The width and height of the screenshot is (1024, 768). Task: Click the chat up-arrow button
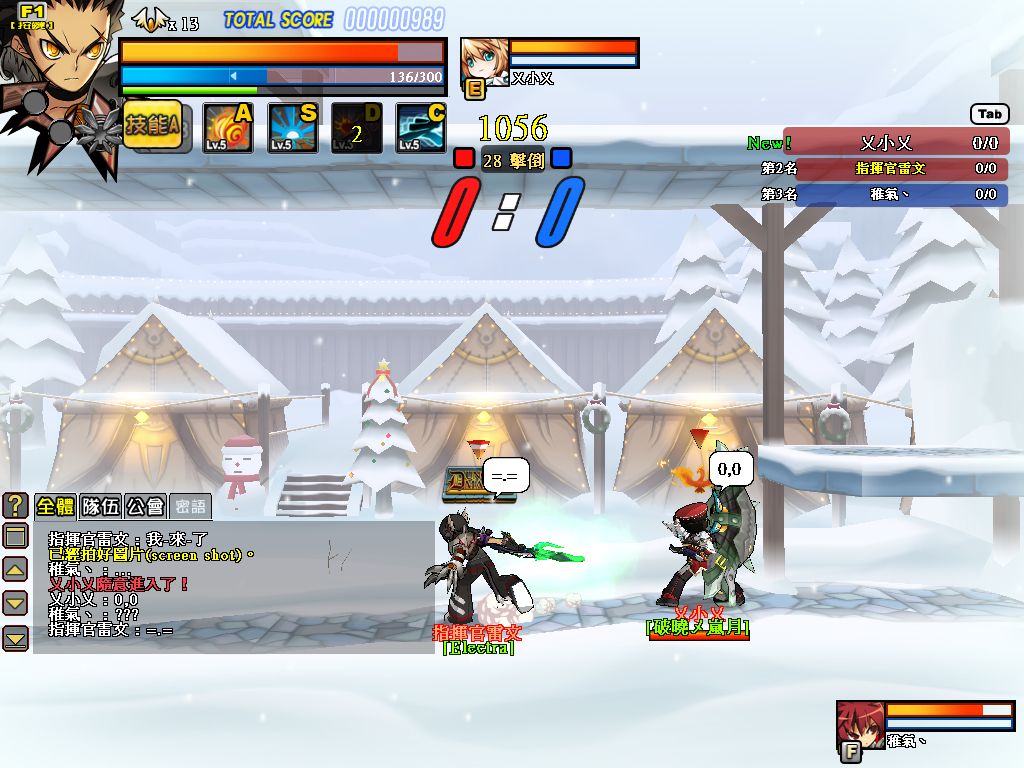tap(15, 570)
